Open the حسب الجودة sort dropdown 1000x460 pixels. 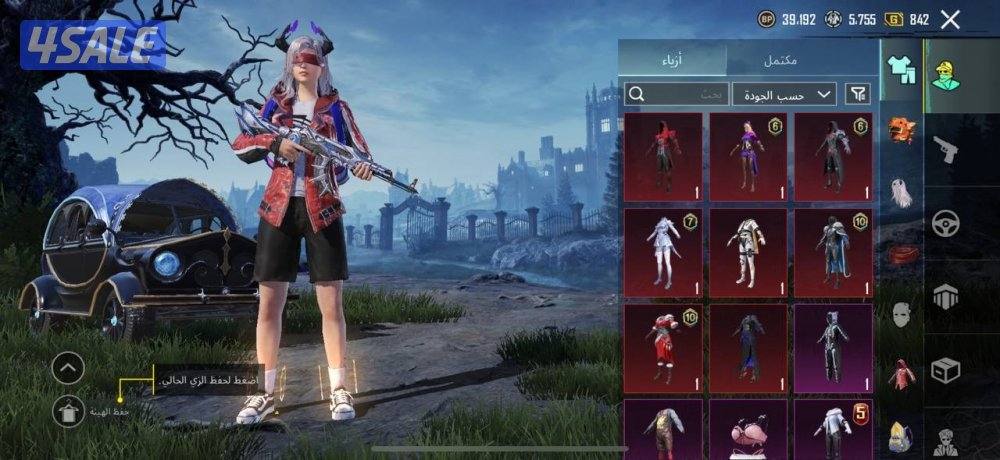(784, 94)
